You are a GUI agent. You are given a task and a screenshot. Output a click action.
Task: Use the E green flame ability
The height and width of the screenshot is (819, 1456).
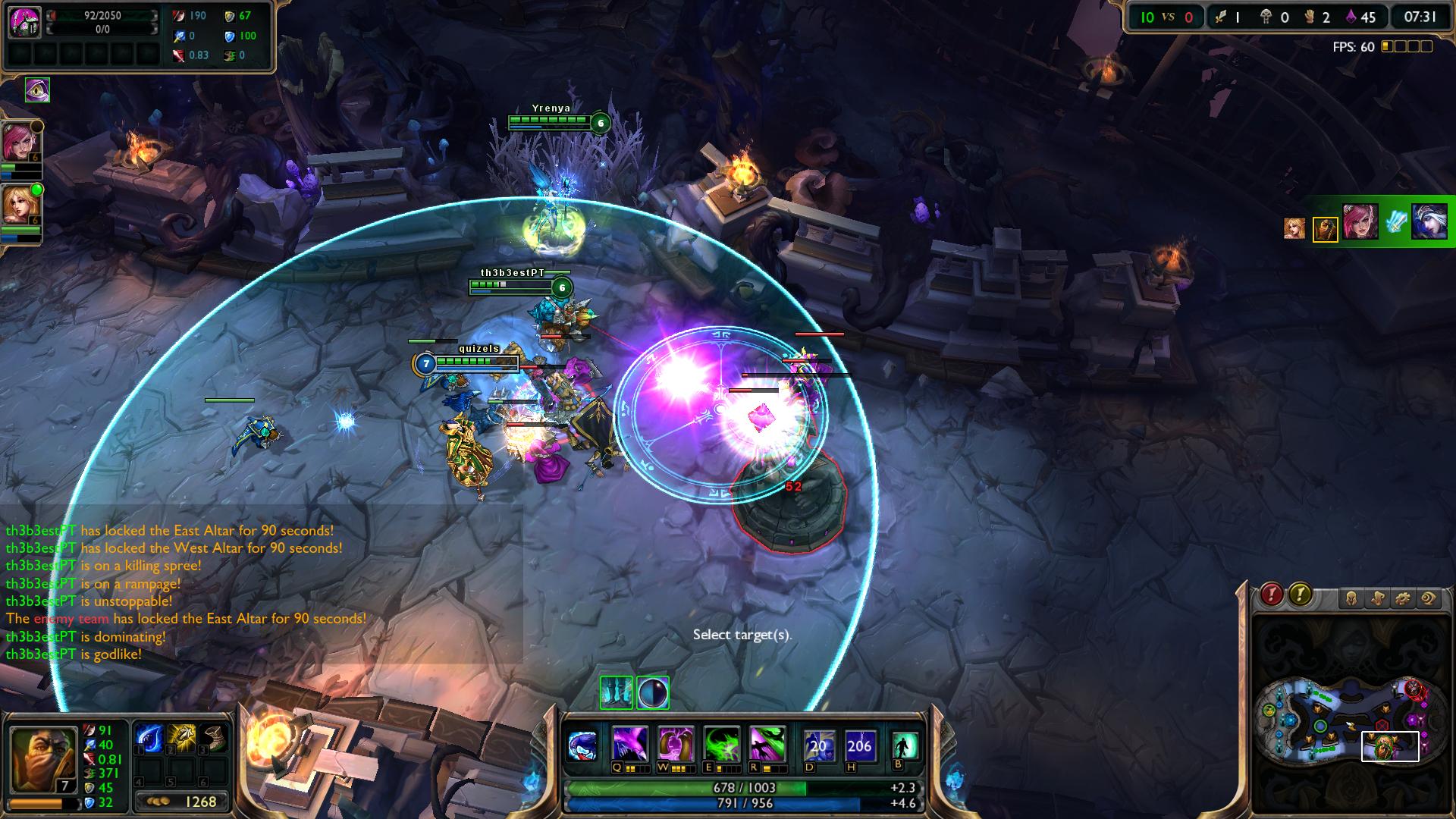coord(721,745)
